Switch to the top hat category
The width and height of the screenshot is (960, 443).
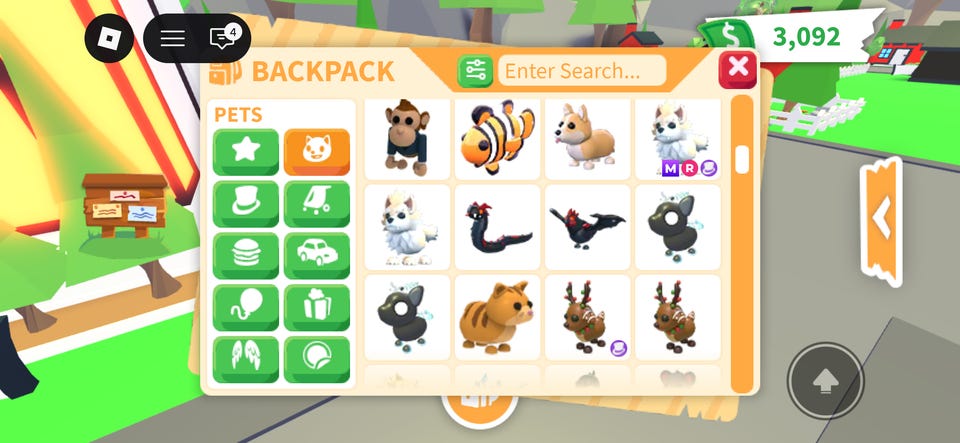[x=246, y=204]
